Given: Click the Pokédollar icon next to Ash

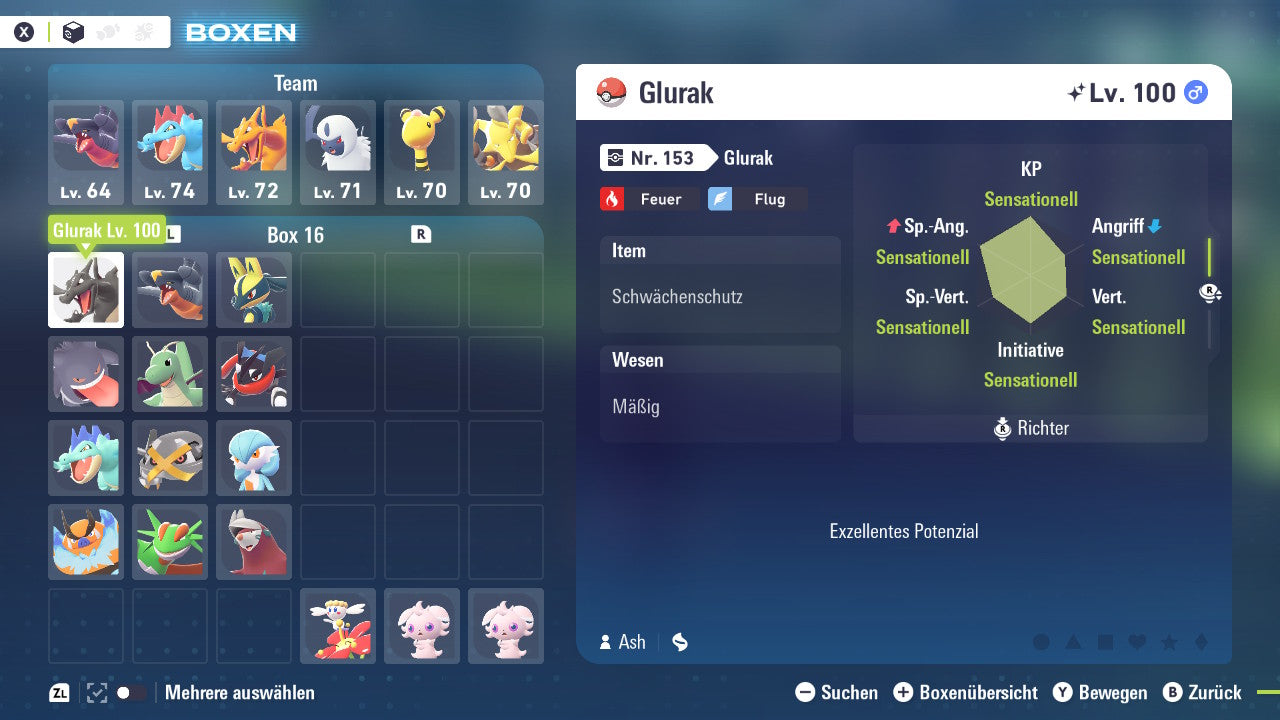Looking at the screenshot, I should [x=679, y=643].
